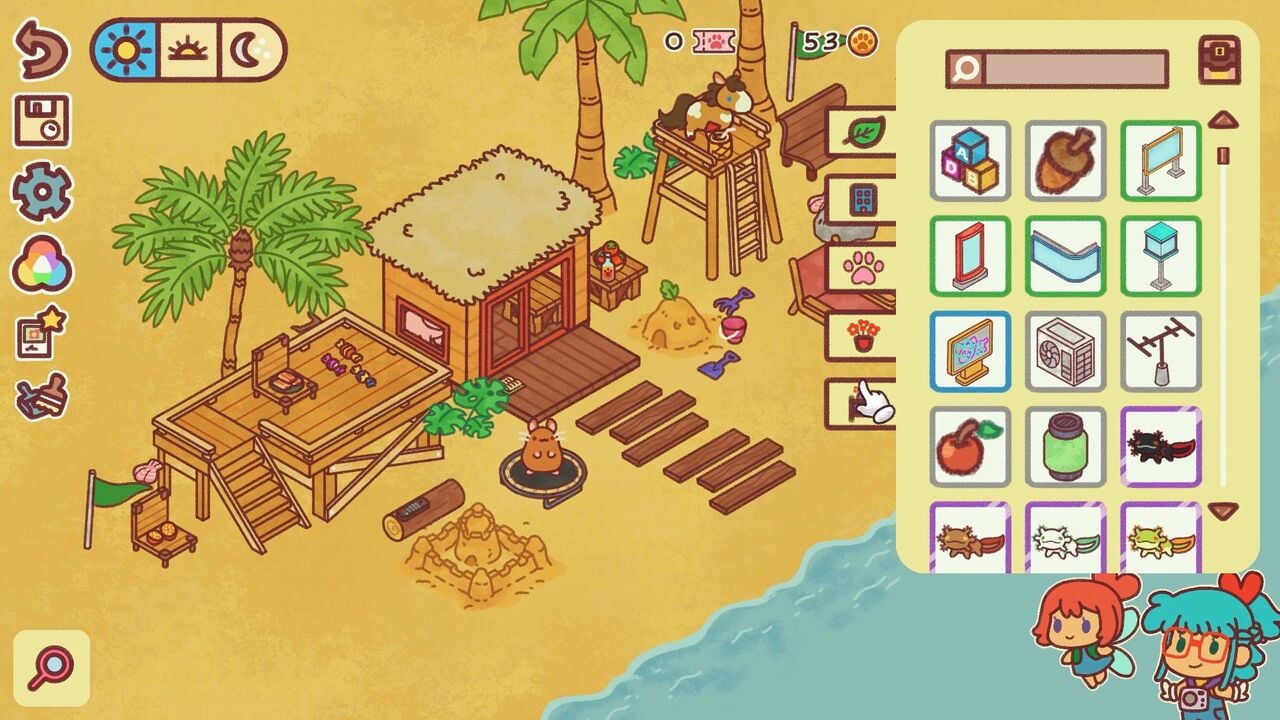The width and height of the screenshot is (1280, 720).
Task: Click the item search field
Action: pos(1076,70)
